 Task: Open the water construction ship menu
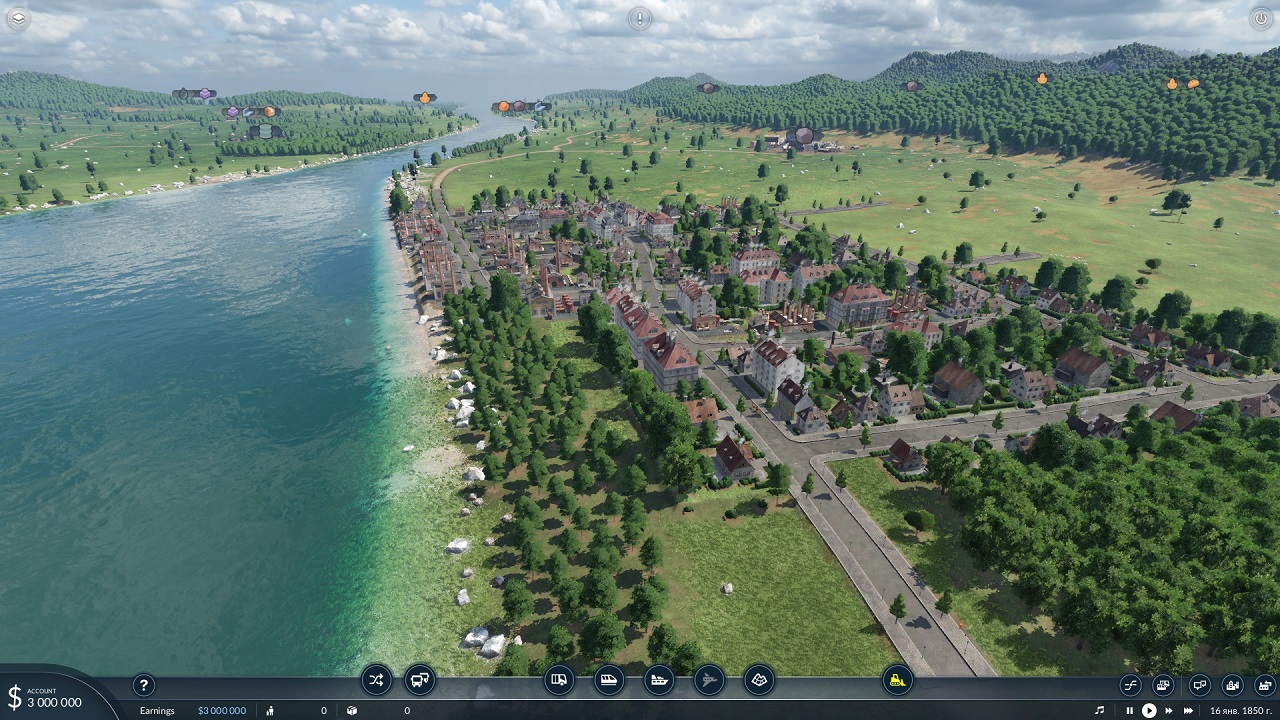tap(659, 680)
